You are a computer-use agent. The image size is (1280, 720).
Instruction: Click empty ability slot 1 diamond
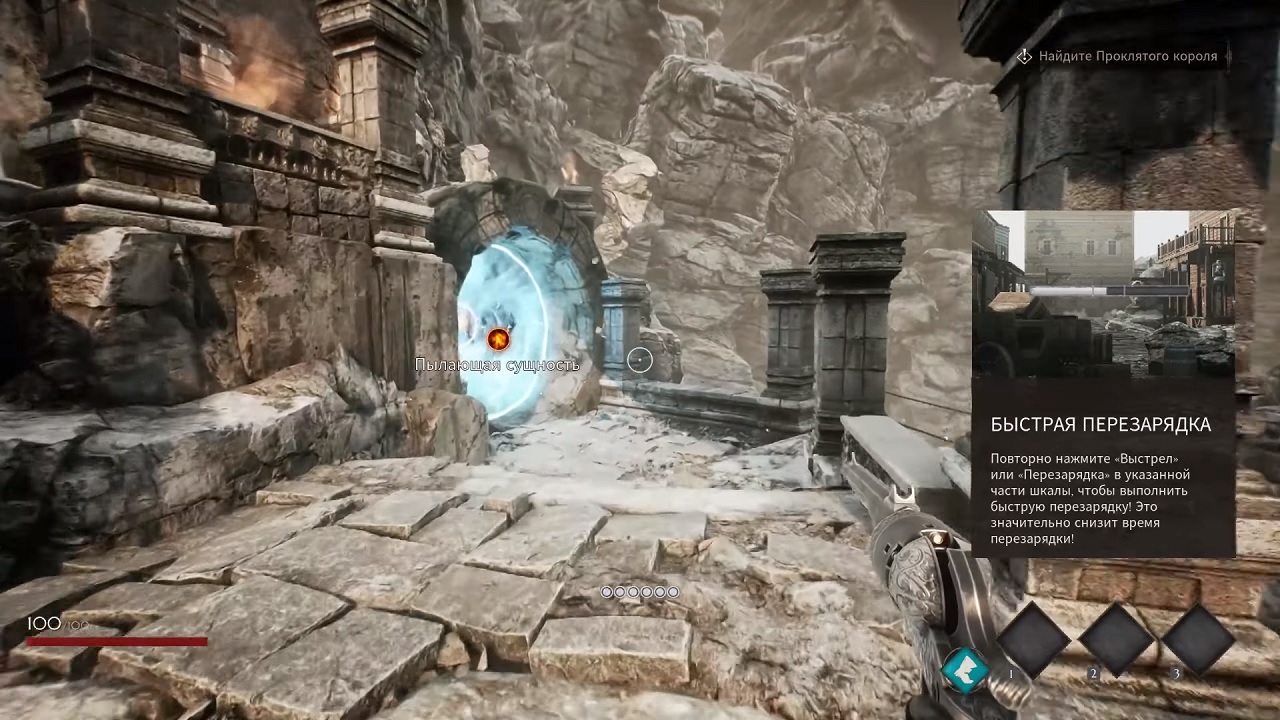pos(1036,640)
